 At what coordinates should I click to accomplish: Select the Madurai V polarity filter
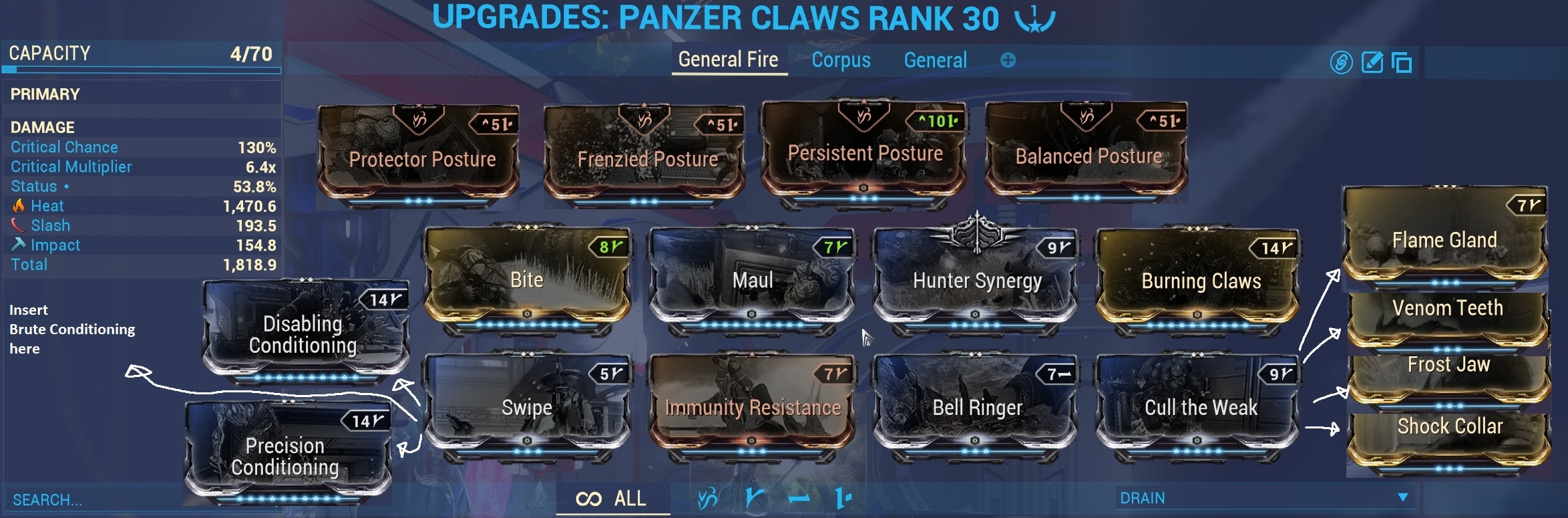[x=756, y=498]
